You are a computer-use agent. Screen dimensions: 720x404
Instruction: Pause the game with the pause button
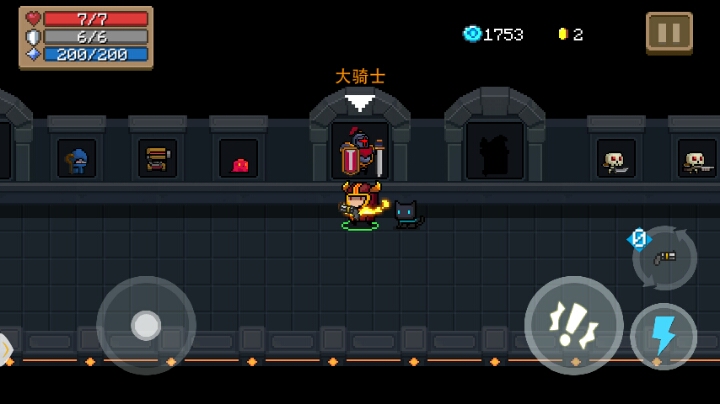coord(669,32)
